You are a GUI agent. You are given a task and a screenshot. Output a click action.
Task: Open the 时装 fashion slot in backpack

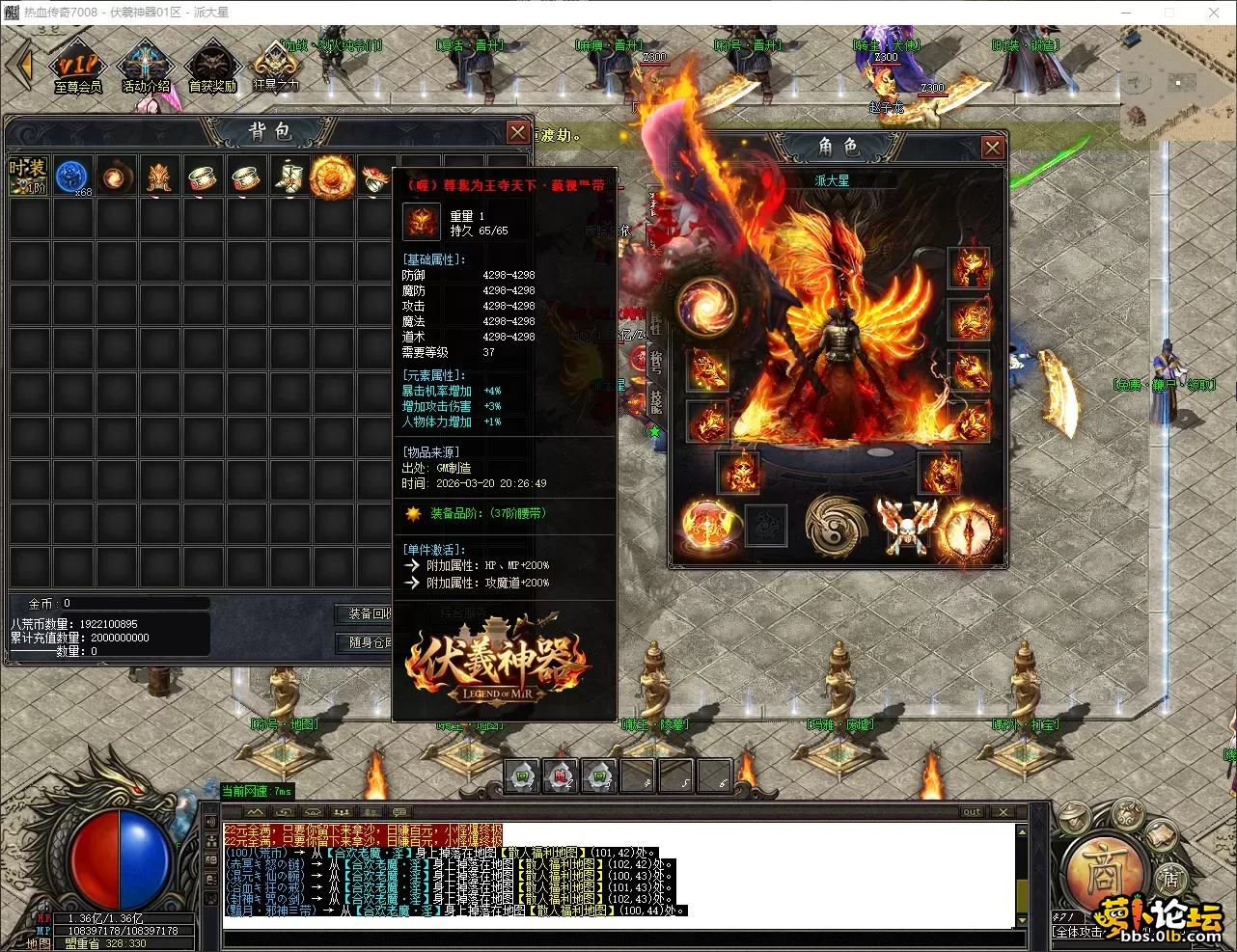[28, 177]
